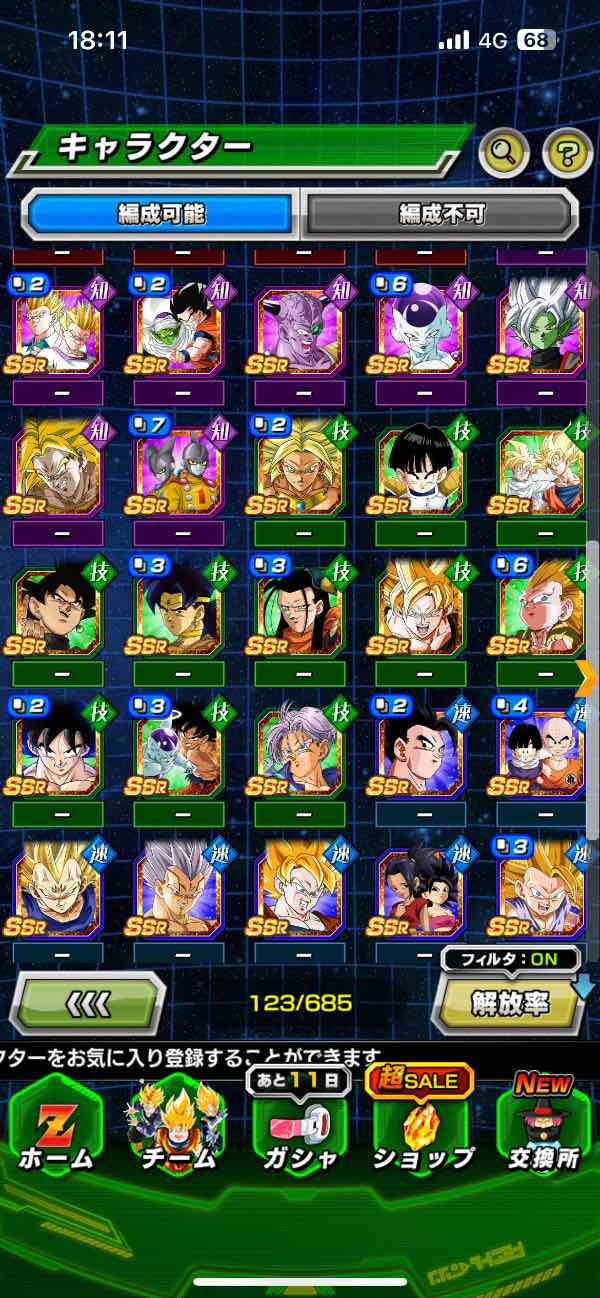The height and width of the screenshot is (1298, 600).
Task: Switch to the 編成可能 tab
Action: tap(160, 213)
